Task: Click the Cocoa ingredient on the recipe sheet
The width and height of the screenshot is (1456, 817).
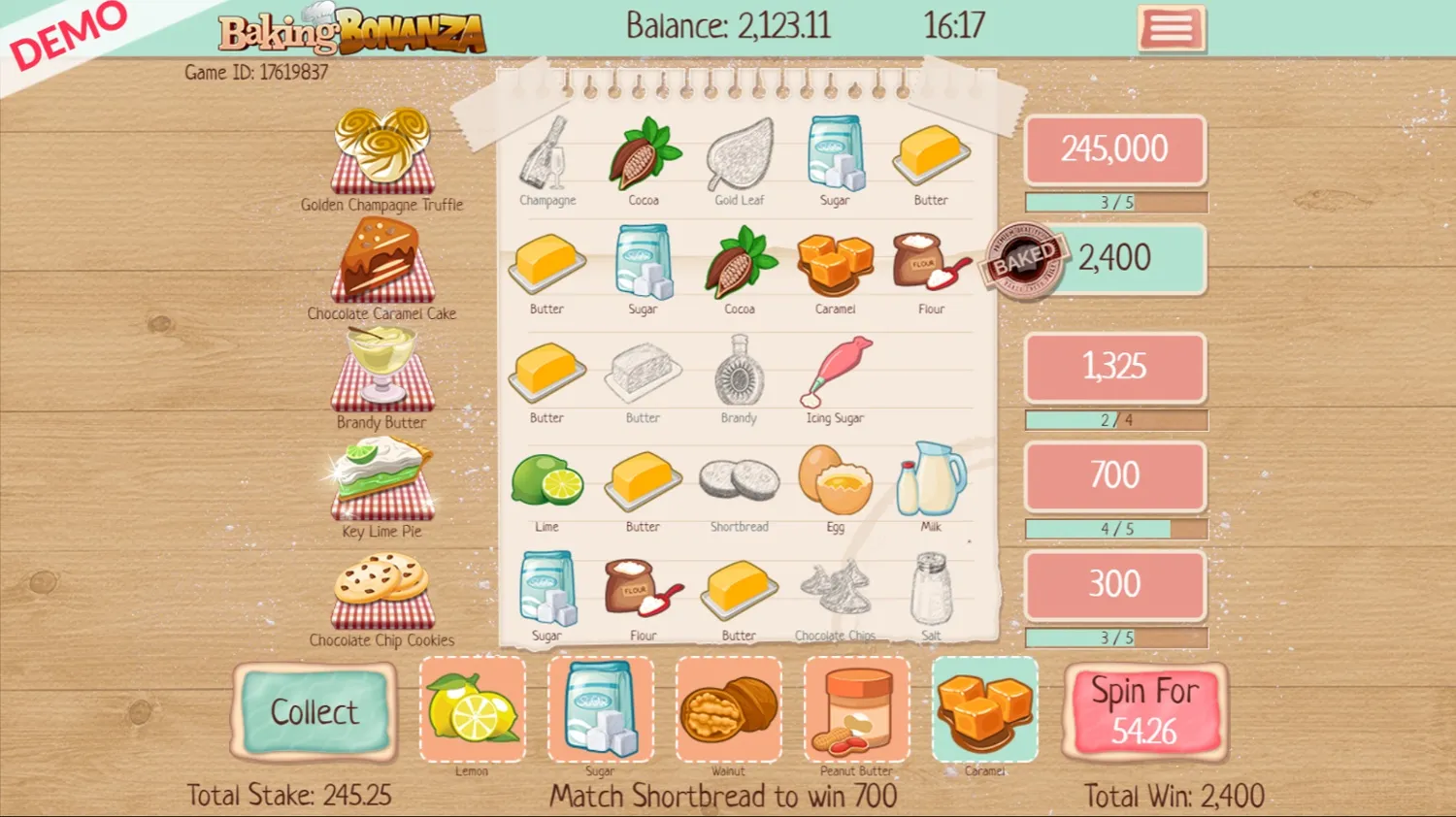Action: pyautogui.click(x=642, y=155)
